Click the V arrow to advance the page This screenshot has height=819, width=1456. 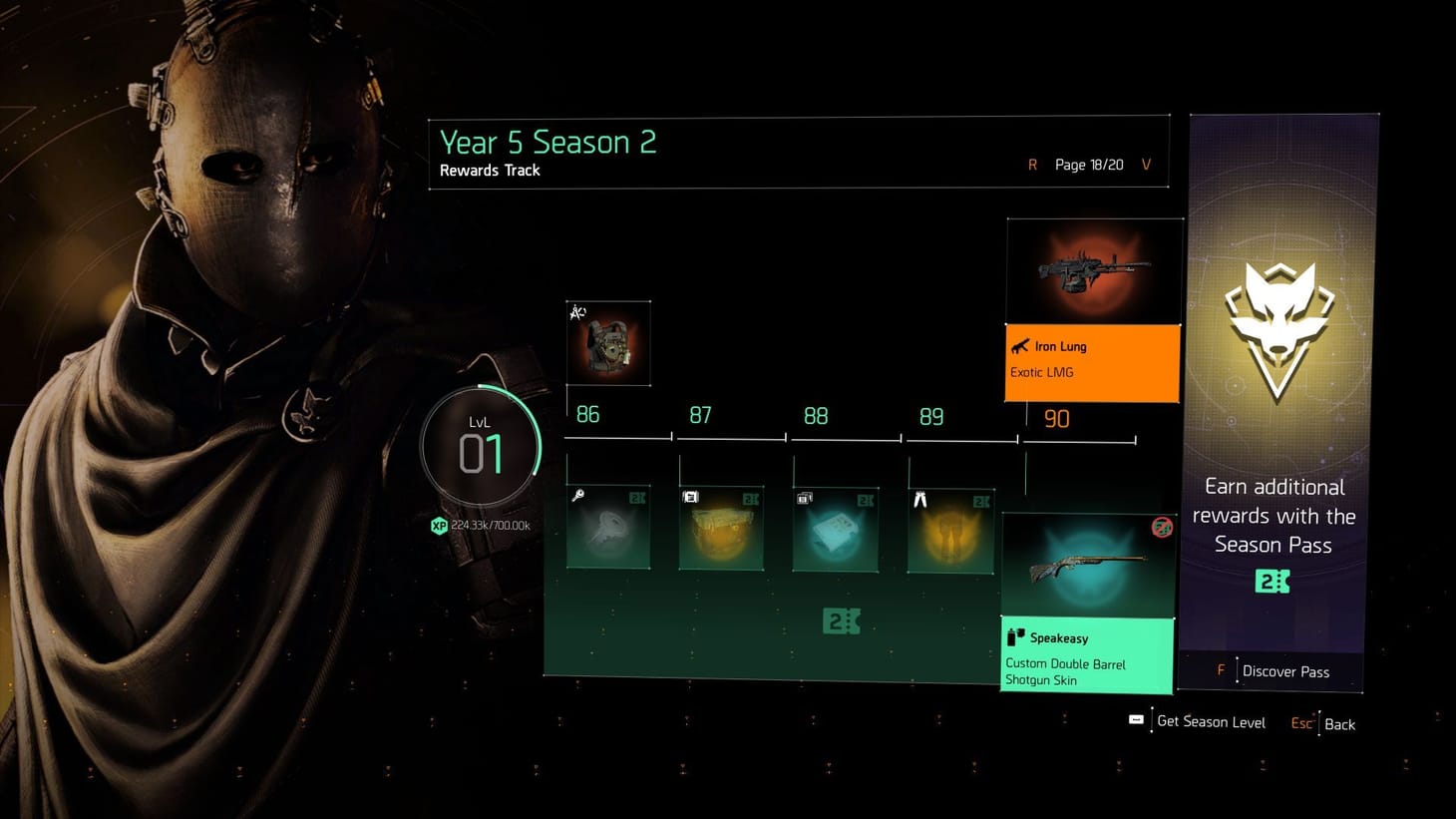(x=1145, y=165)
